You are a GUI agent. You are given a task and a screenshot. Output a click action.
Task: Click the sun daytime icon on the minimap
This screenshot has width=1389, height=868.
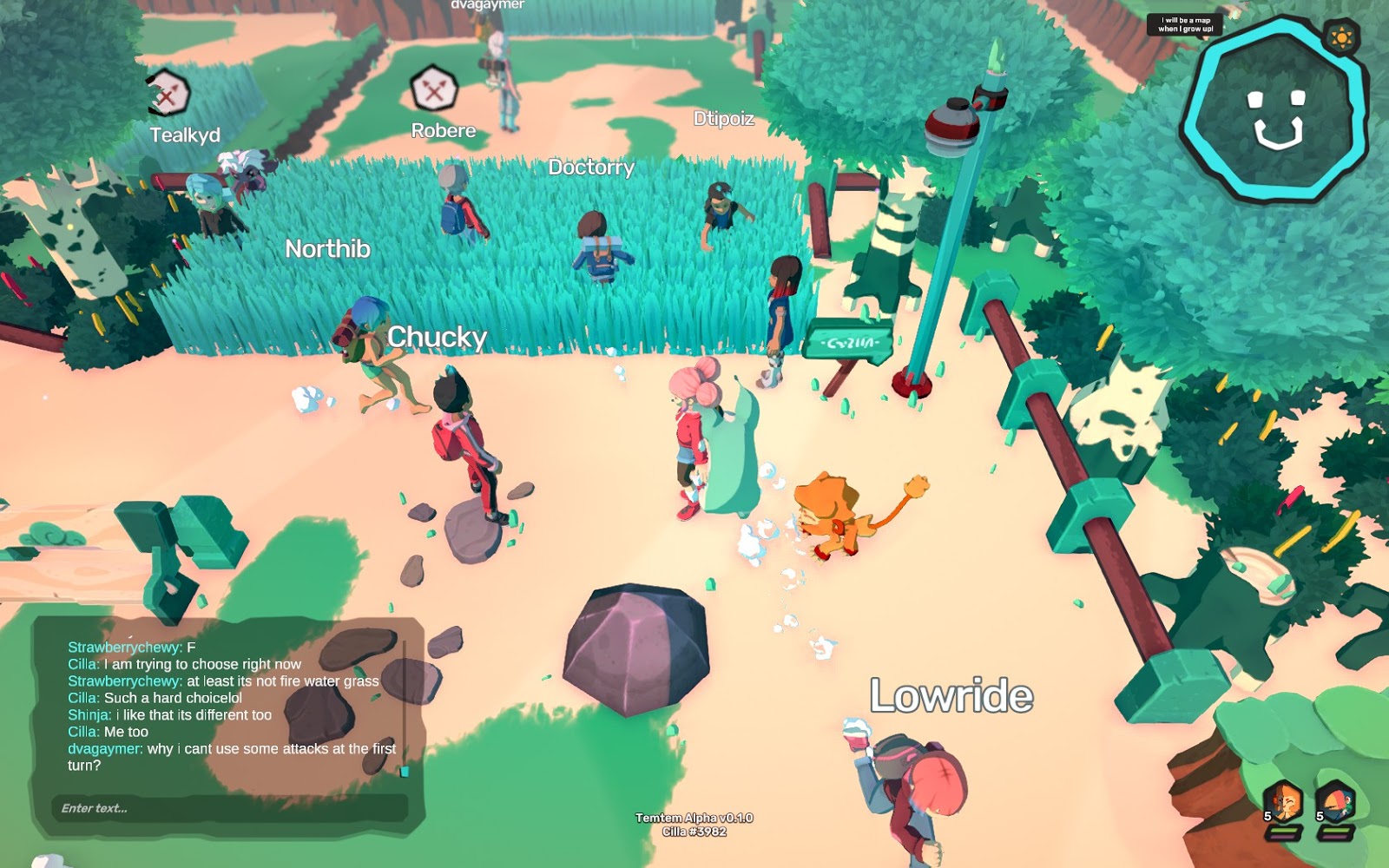pyautogui.click(x=1341, y=38)
